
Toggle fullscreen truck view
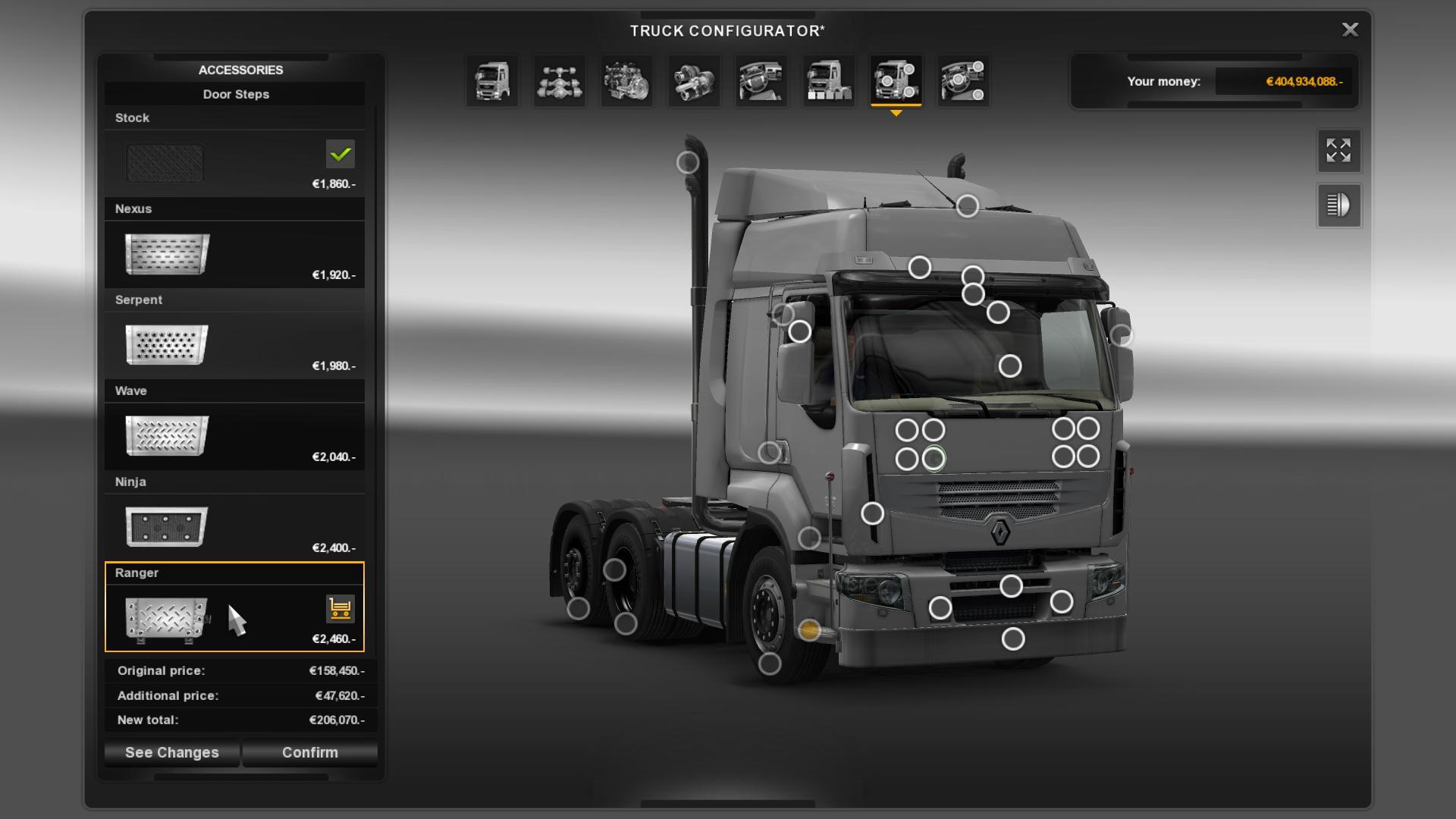1338,150
